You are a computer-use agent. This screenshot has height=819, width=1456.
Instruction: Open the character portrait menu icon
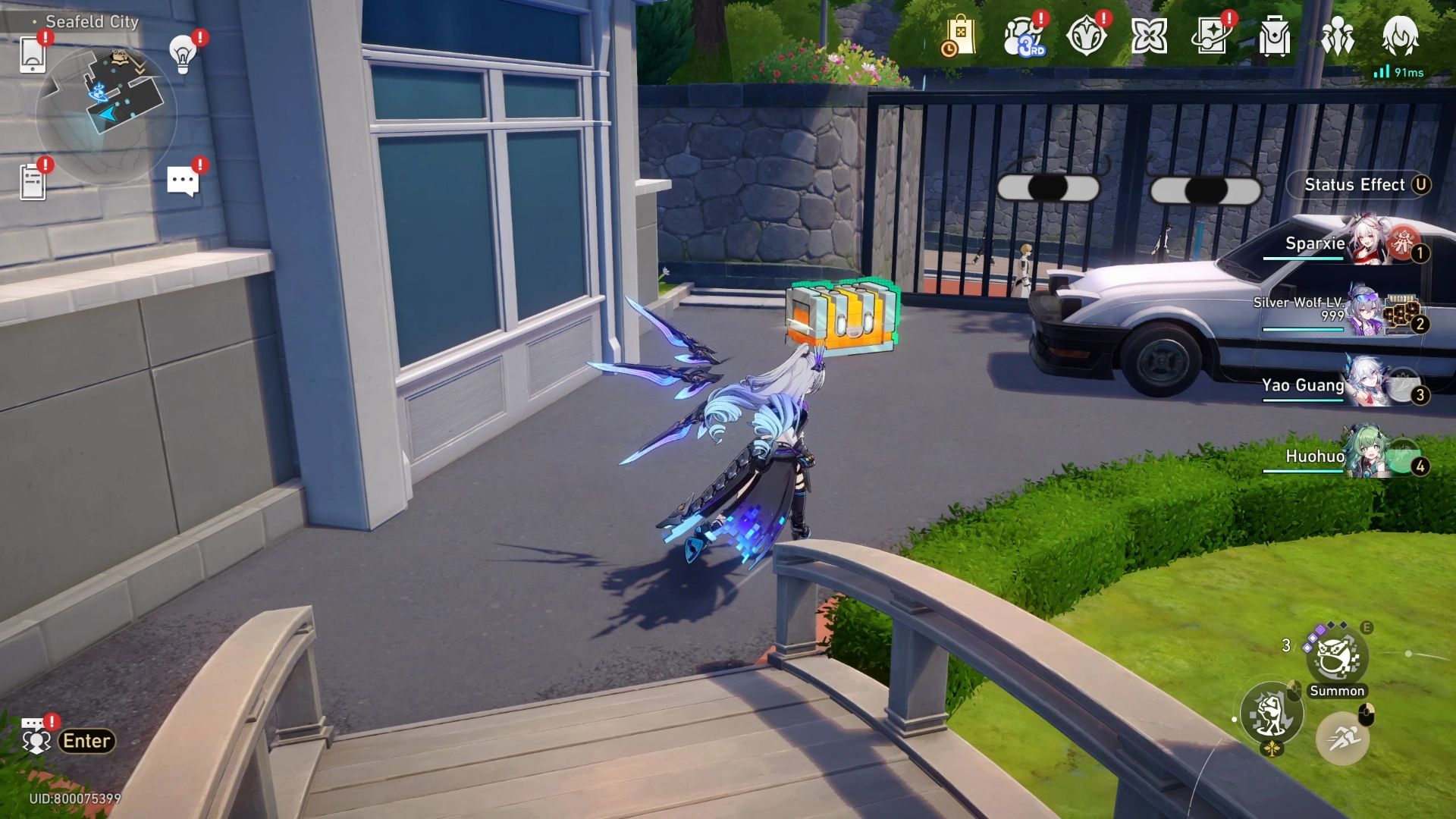[x=1400, y=36]
